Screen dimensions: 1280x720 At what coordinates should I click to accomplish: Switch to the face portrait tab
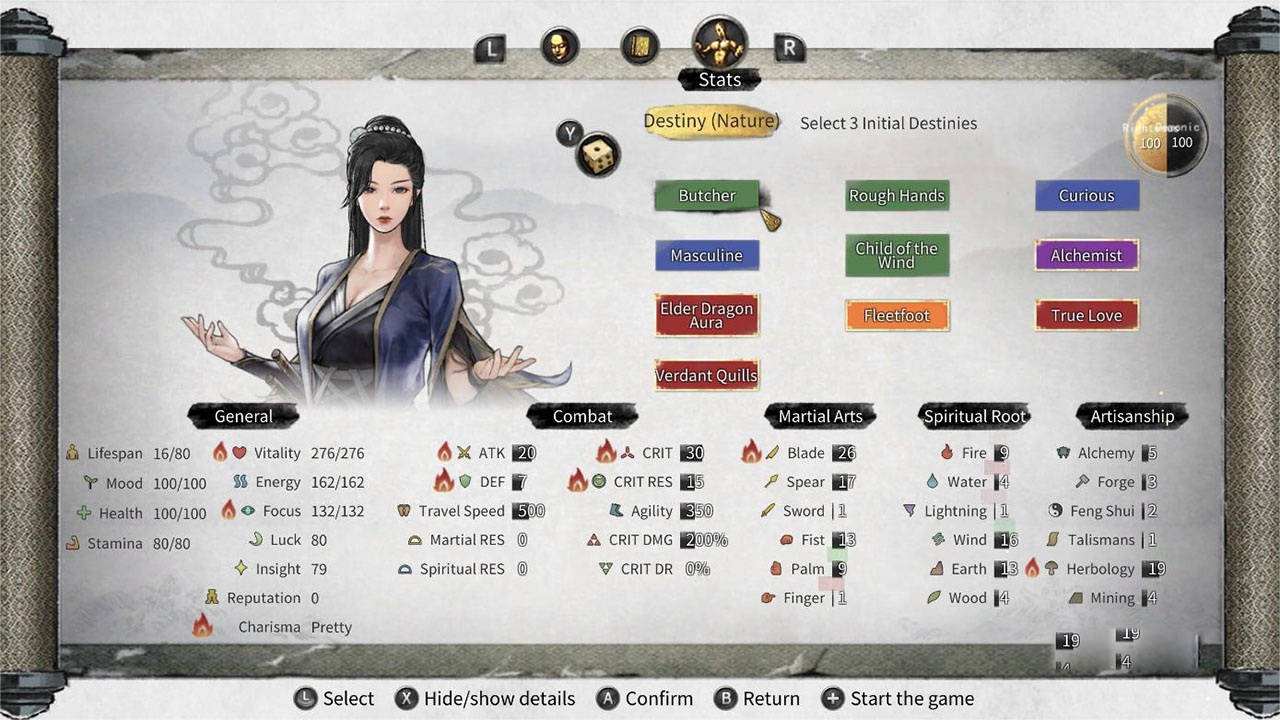558,46
